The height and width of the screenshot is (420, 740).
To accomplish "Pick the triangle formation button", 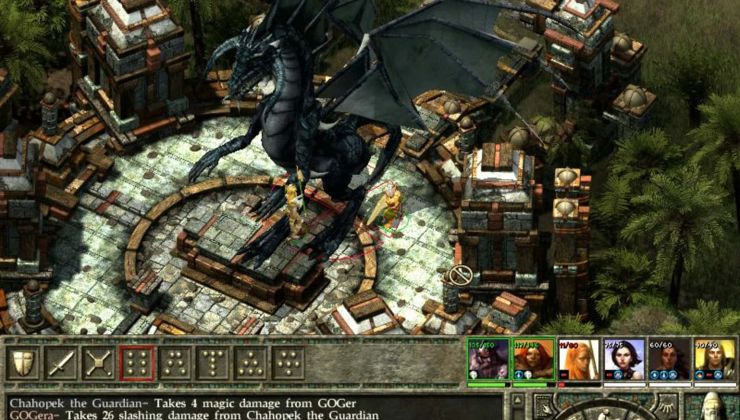I will (x=250, y=364).
